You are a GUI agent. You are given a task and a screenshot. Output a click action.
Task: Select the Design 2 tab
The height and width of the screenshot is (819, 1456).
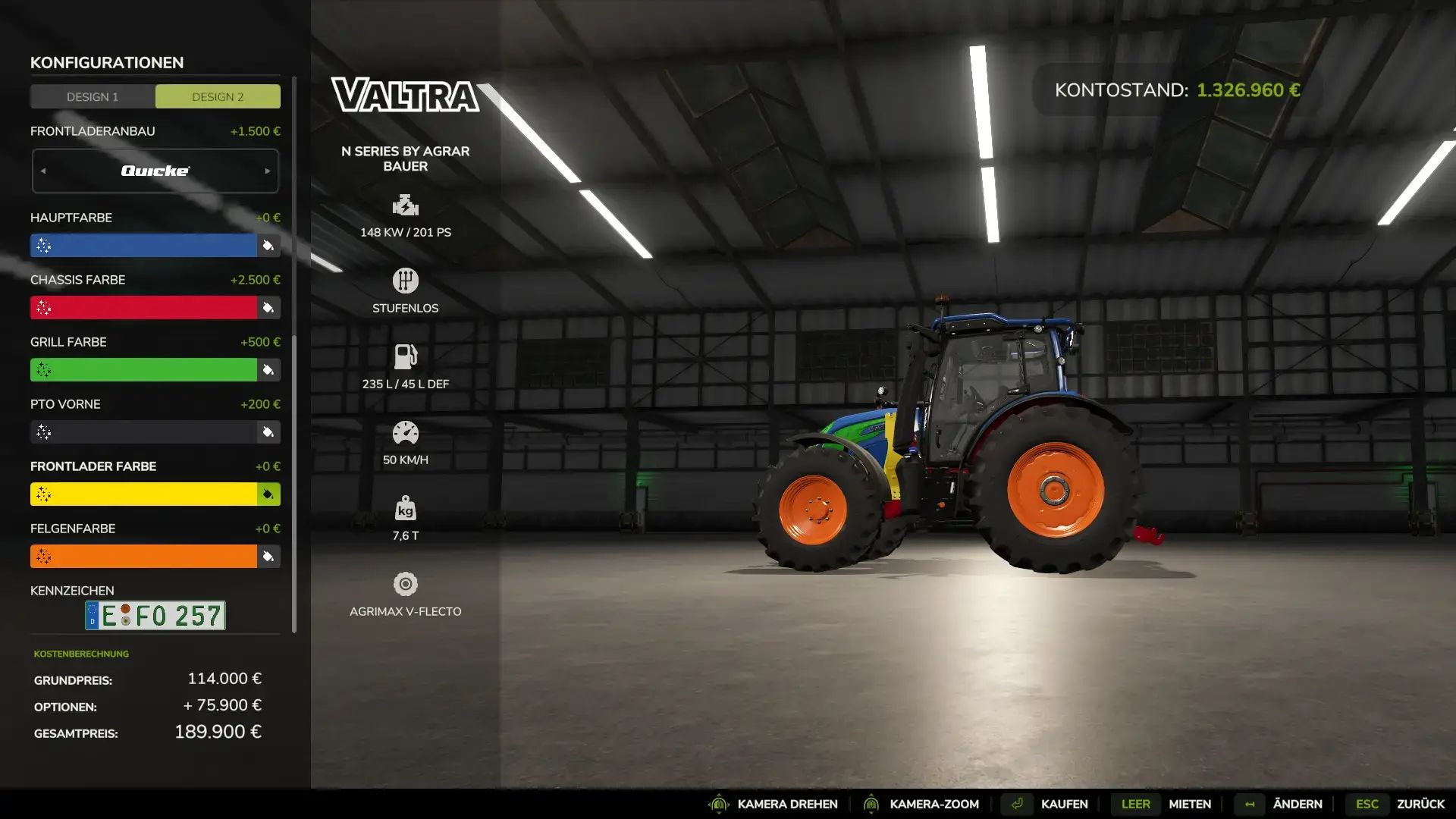point(218,96)
